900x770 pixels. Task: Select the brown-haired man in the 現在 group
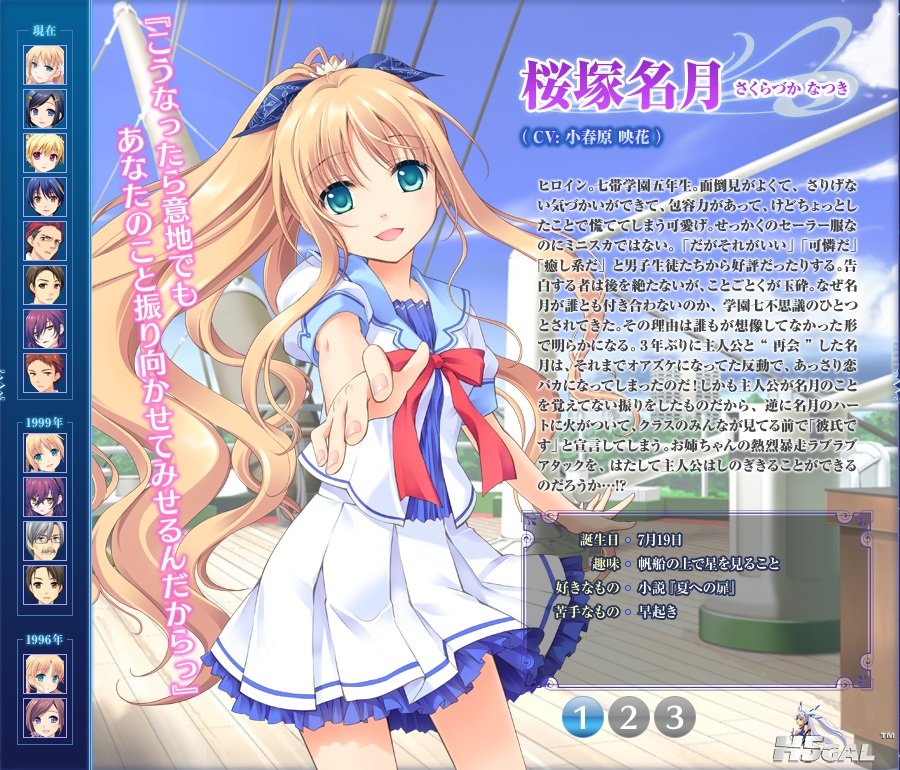tap(45, 284)
